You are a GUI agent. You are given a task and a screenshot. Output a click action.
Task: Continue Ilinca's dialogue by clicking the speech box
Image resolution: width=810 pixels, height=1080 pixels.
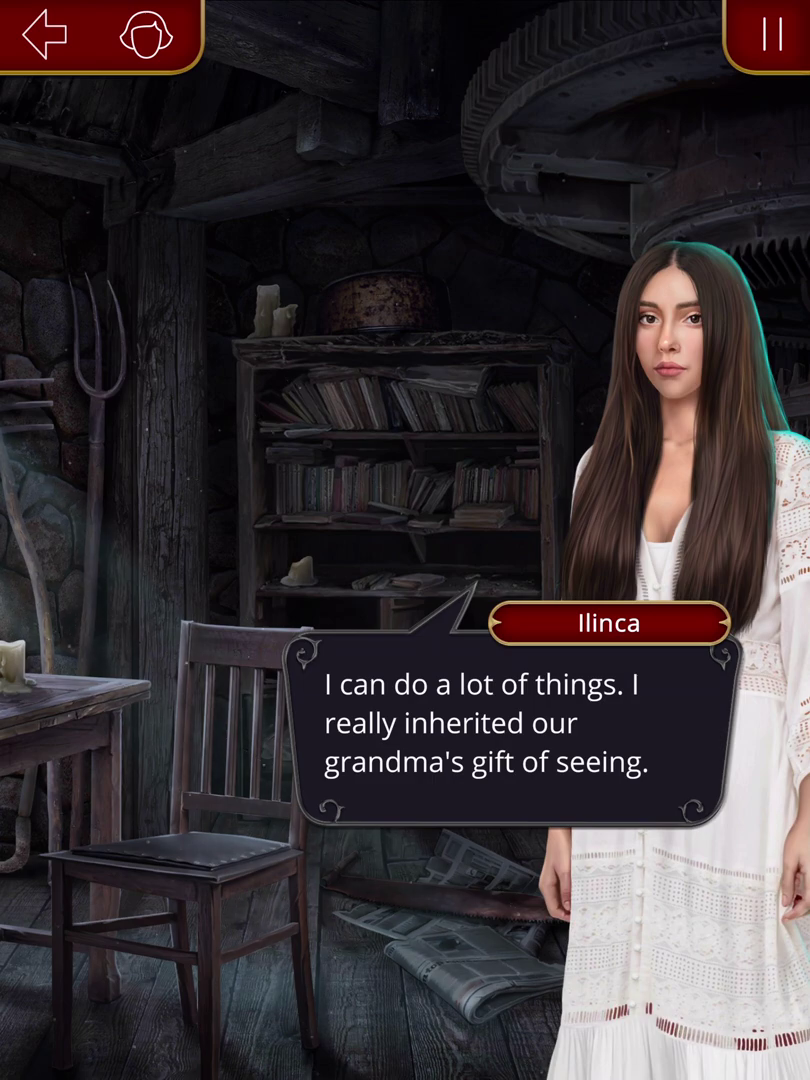click(x=512, y=731)
